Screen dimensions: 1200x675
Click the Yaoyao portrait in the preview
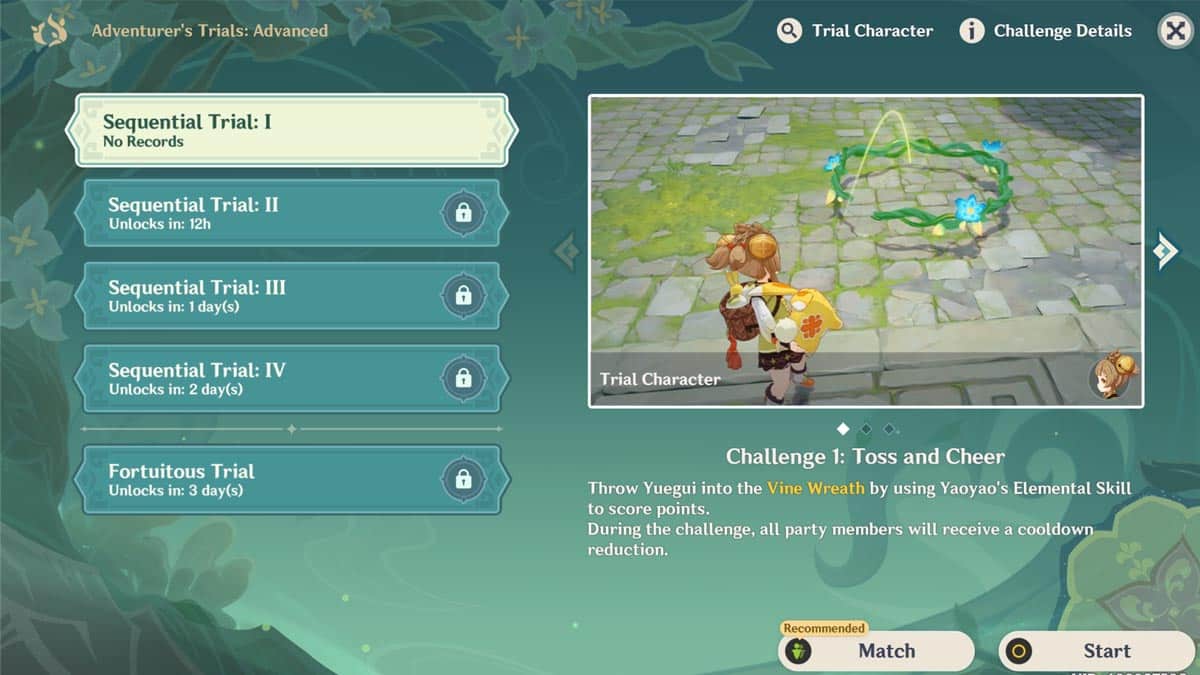click(1110, 376)
